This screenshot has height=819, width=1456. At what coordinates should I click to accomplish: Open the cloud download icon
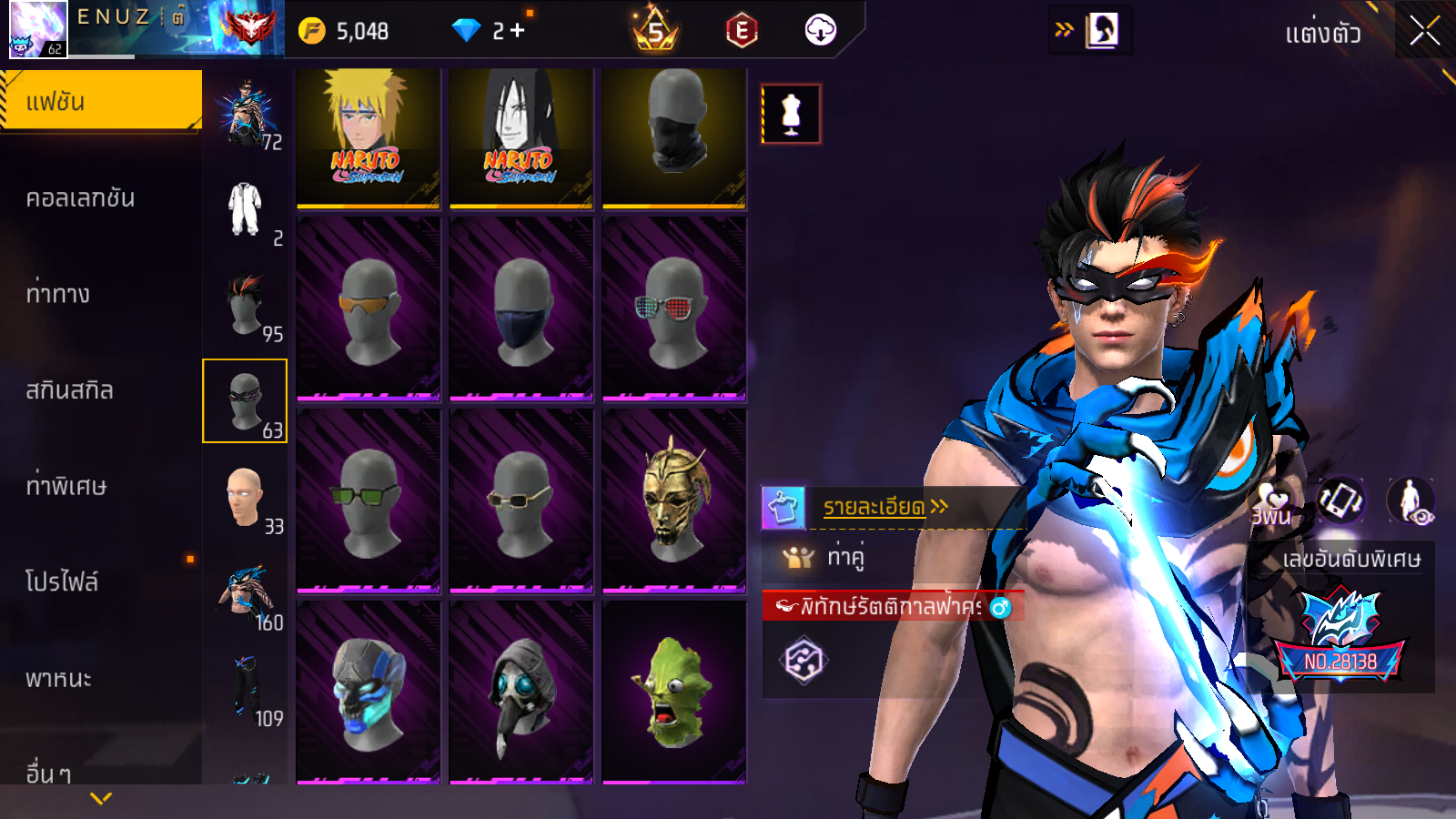pos(820,31)
